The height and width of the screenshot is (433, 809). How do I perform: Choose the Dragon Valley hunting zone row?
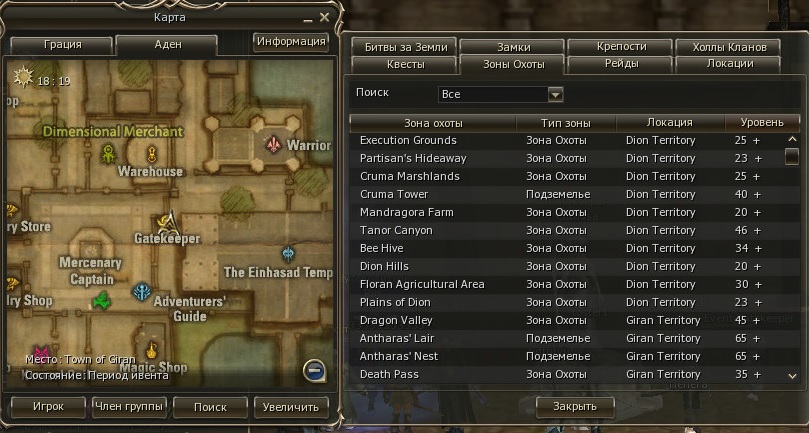[396, 320]
